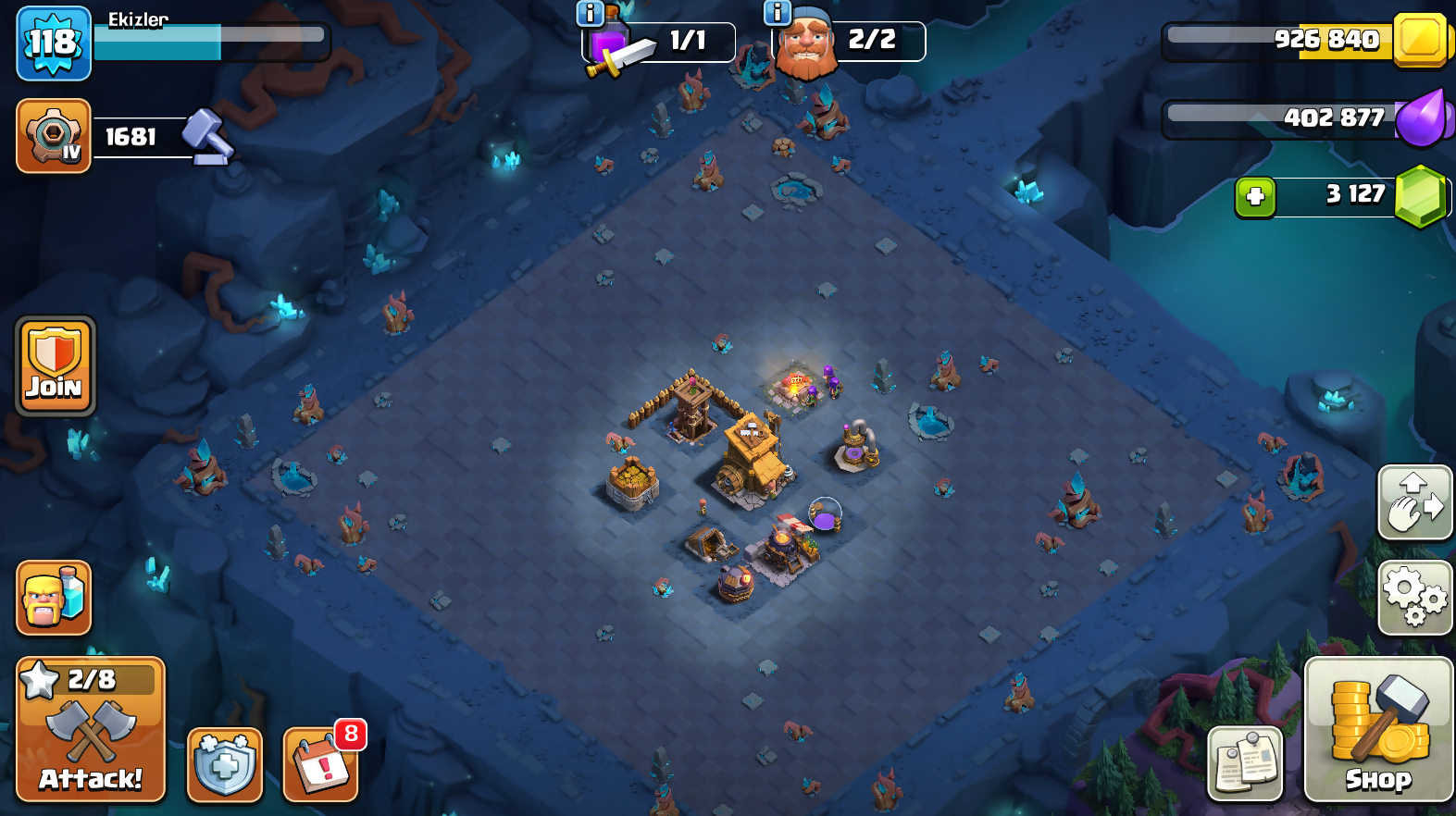Tap the Join clan shield button

(56, 366)
